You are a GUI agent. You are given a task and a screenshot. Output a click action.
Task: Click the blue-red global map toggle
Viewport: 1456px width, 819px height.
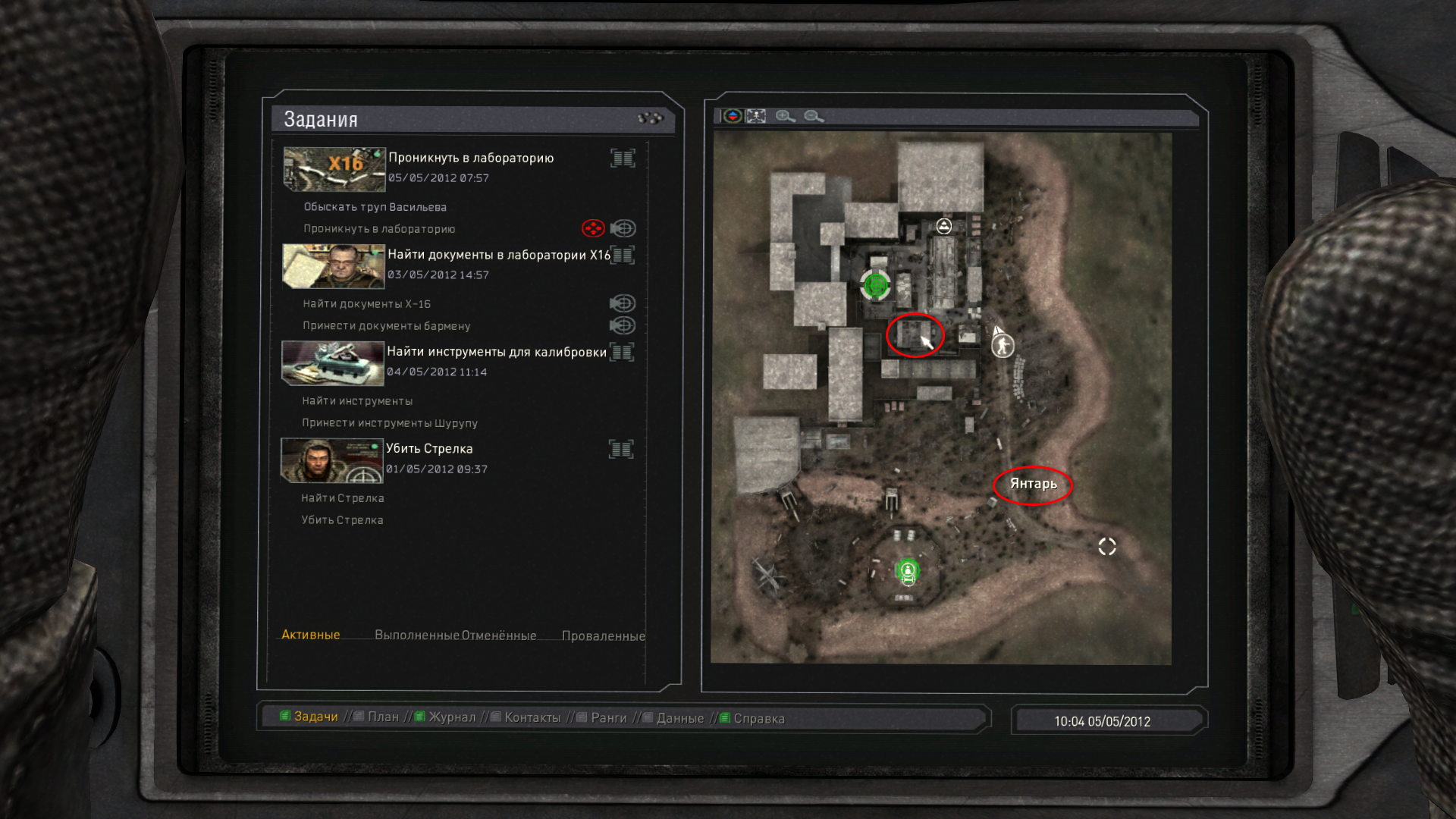coord(733,116)
